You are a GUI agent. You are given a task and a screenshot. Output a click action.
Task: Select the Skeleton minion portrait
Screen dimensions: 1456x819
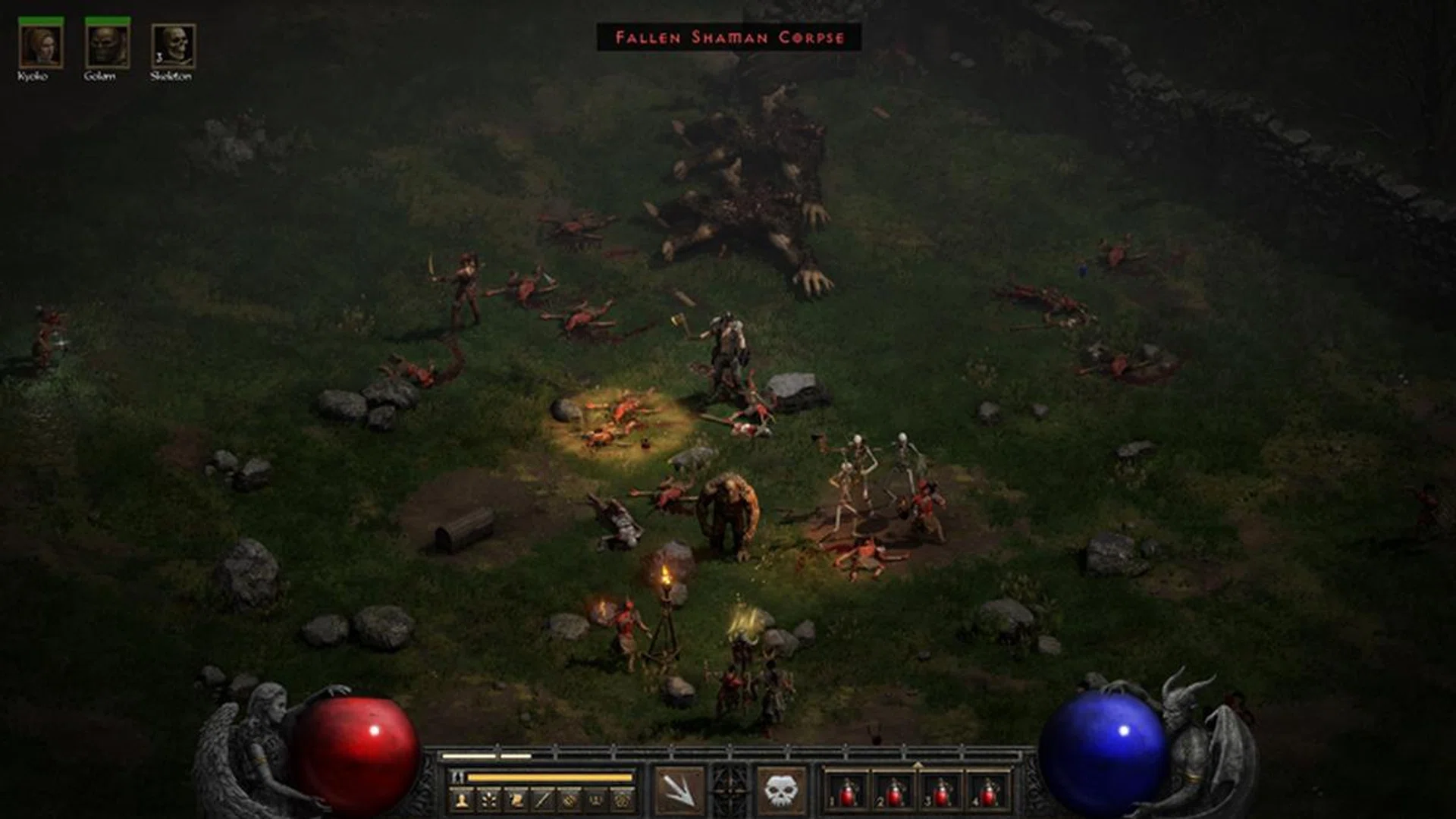click(x=173, y=47)
